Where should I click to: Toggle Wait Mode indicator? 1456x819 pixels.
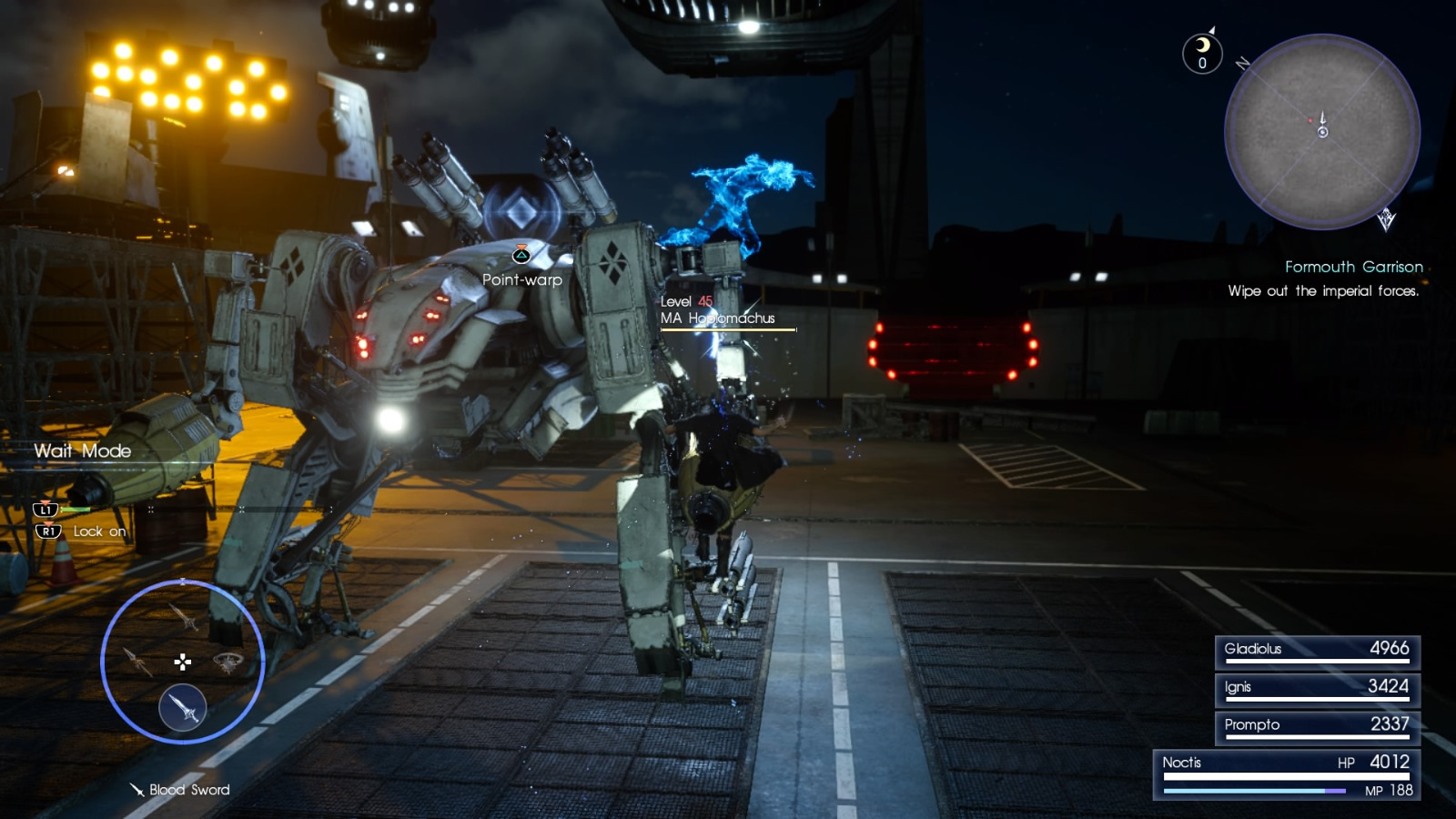(82, 451)
